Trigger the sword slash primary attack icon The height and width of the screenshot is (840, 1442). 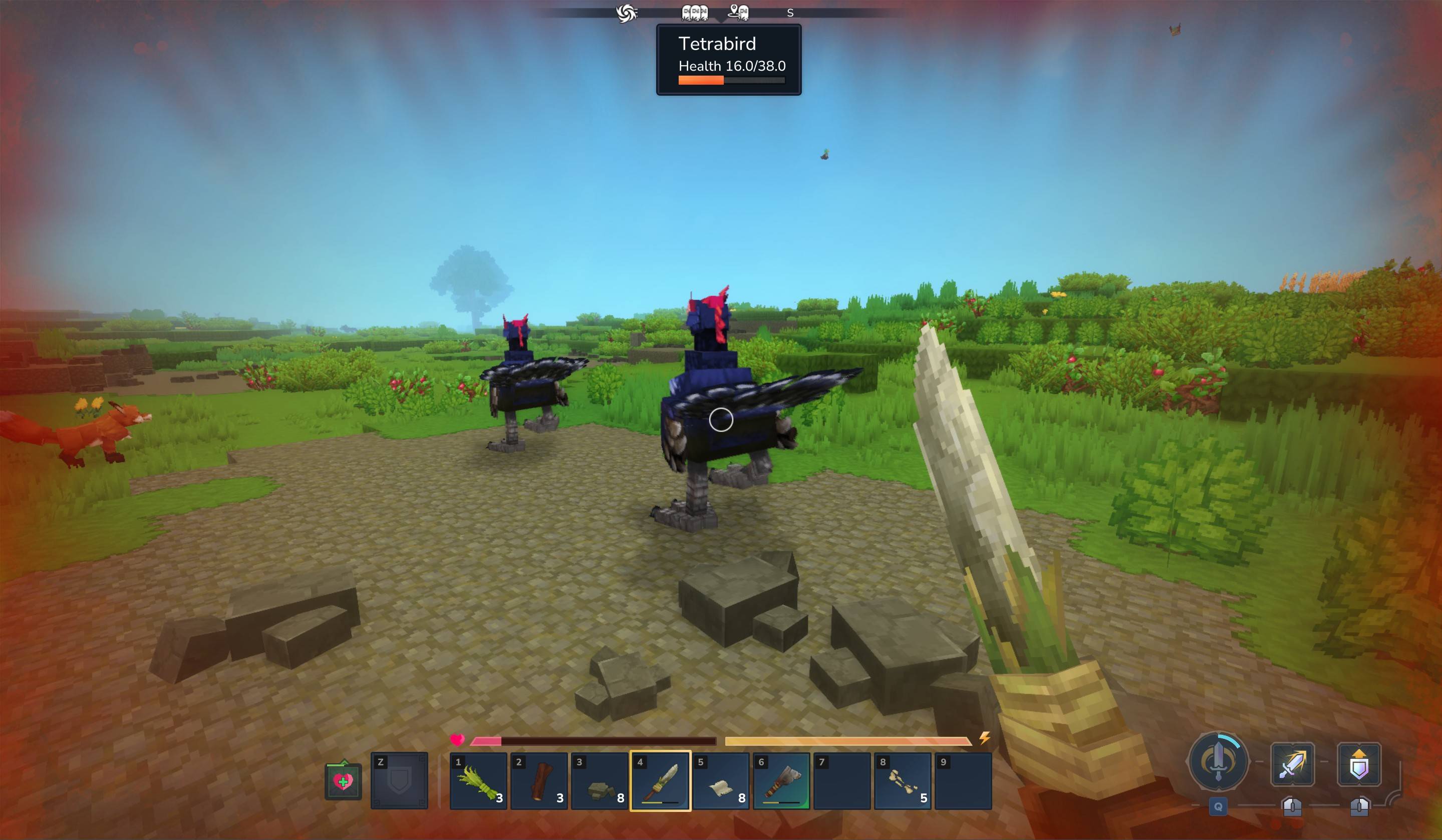point(1292,764)
